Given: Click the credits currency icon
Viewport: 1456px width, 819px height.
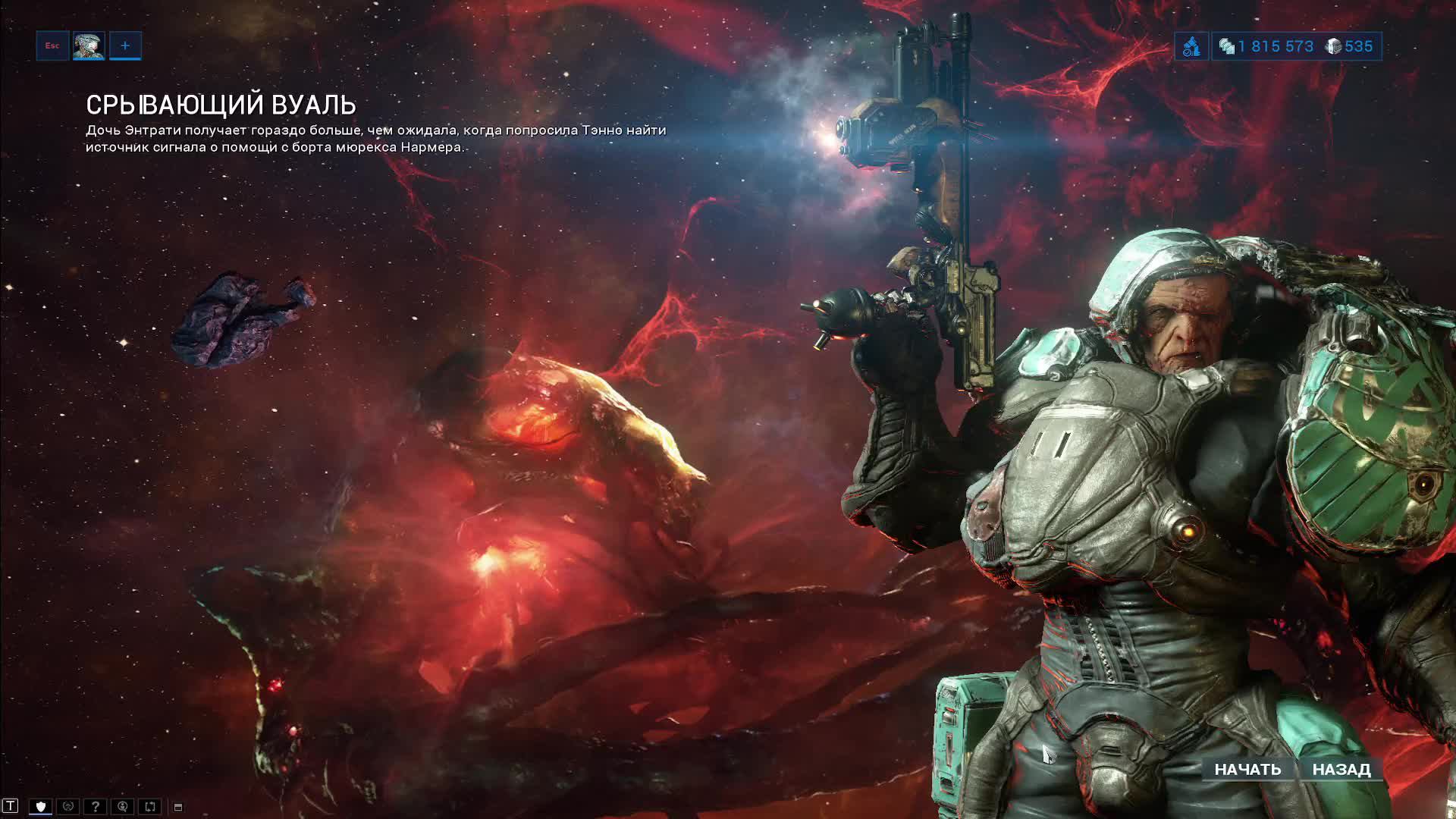Looking at the screenshot, I should pos(1226,46).
